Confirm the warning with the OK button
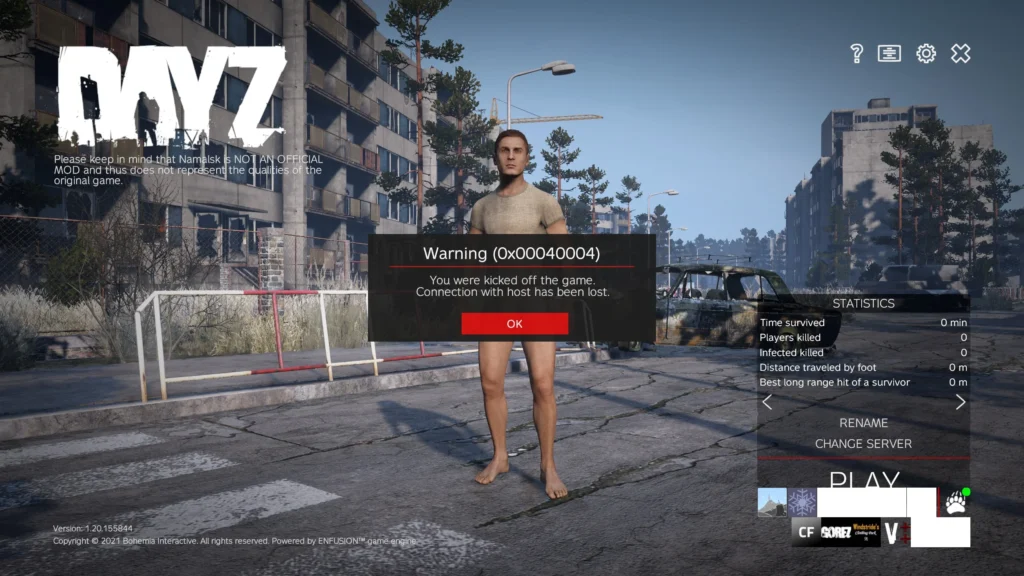 pos(514,323)
